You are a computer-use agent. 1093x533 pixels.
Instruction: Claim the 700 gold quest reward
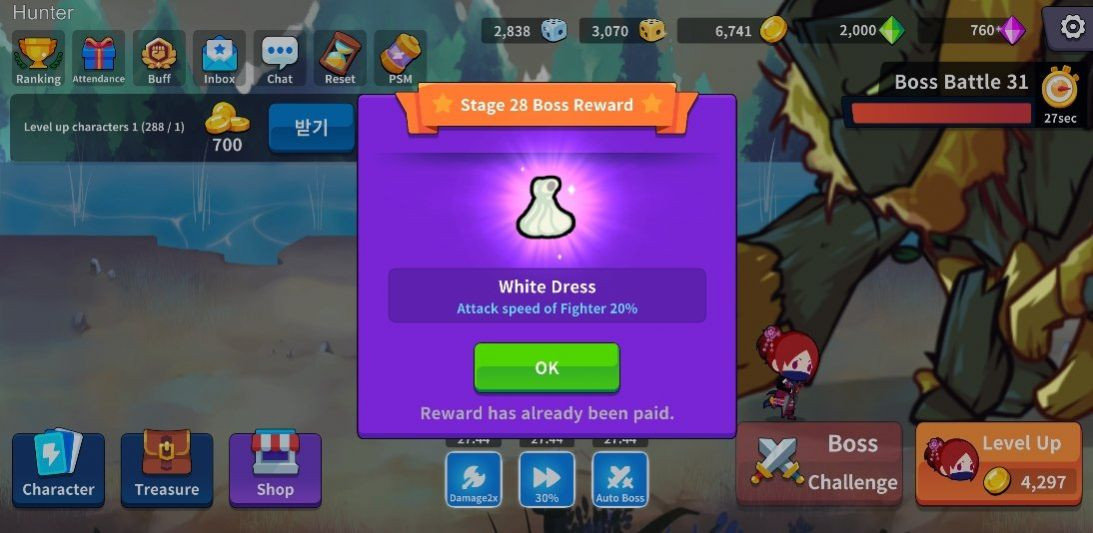(x=311, y=129)
